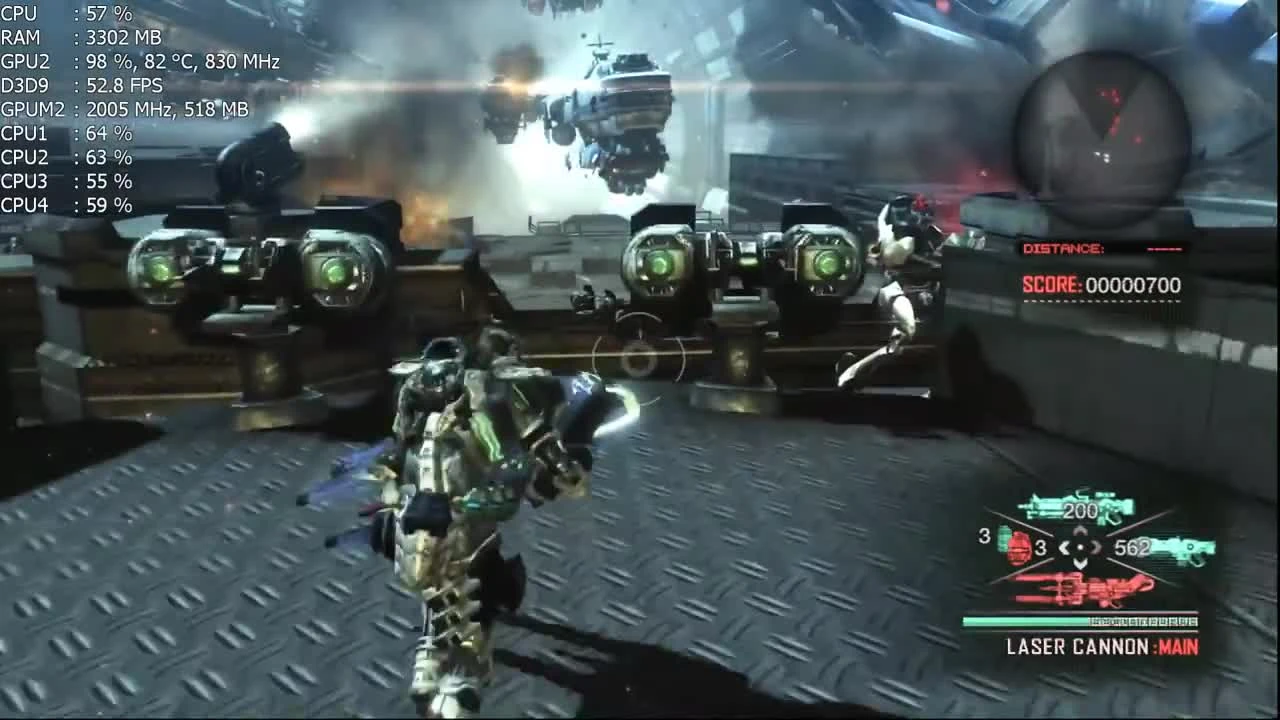Toggle the MAIN weapon indicator

pos(1180,648)
